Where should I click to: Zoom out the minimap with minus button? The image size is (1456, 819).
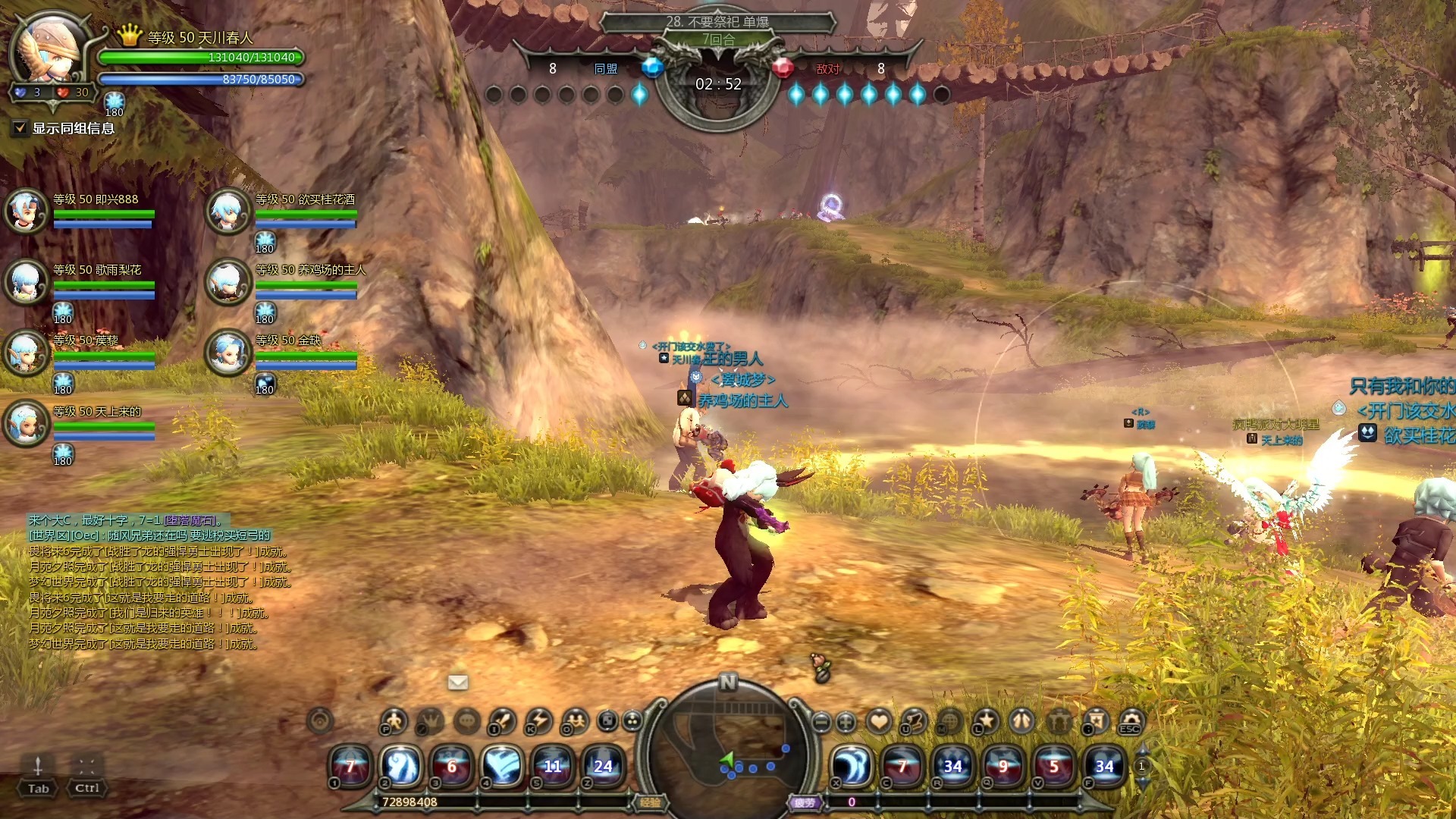[821, 722]
